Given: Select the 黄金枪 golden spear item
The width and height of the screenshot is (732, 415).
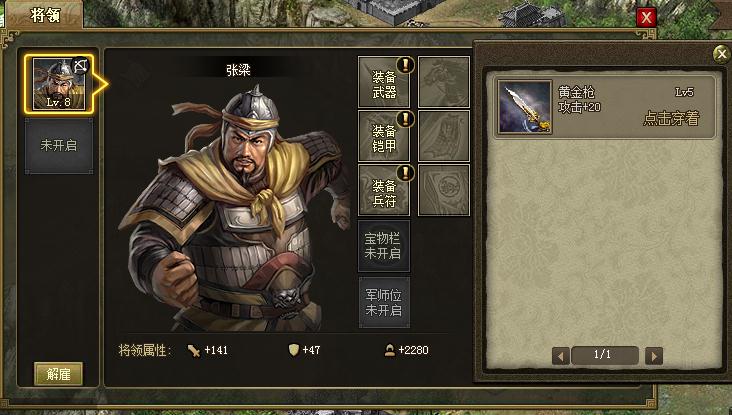Looking at the screenshot, I should [x=524, y=107].
